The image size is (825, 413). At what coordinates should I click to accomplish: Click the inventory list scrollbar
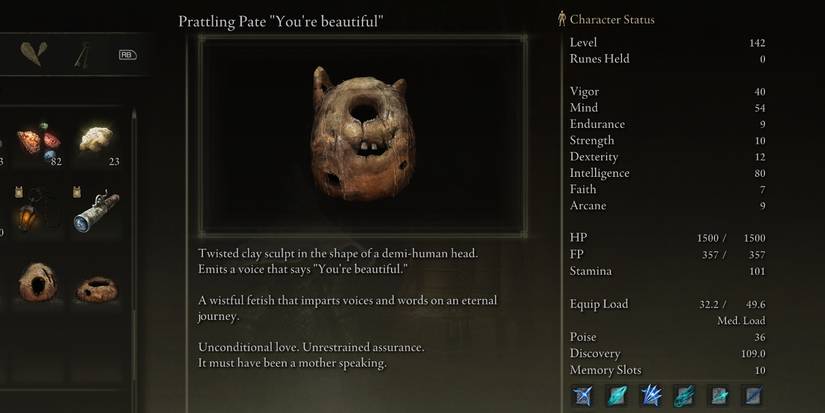coord(134,200)
